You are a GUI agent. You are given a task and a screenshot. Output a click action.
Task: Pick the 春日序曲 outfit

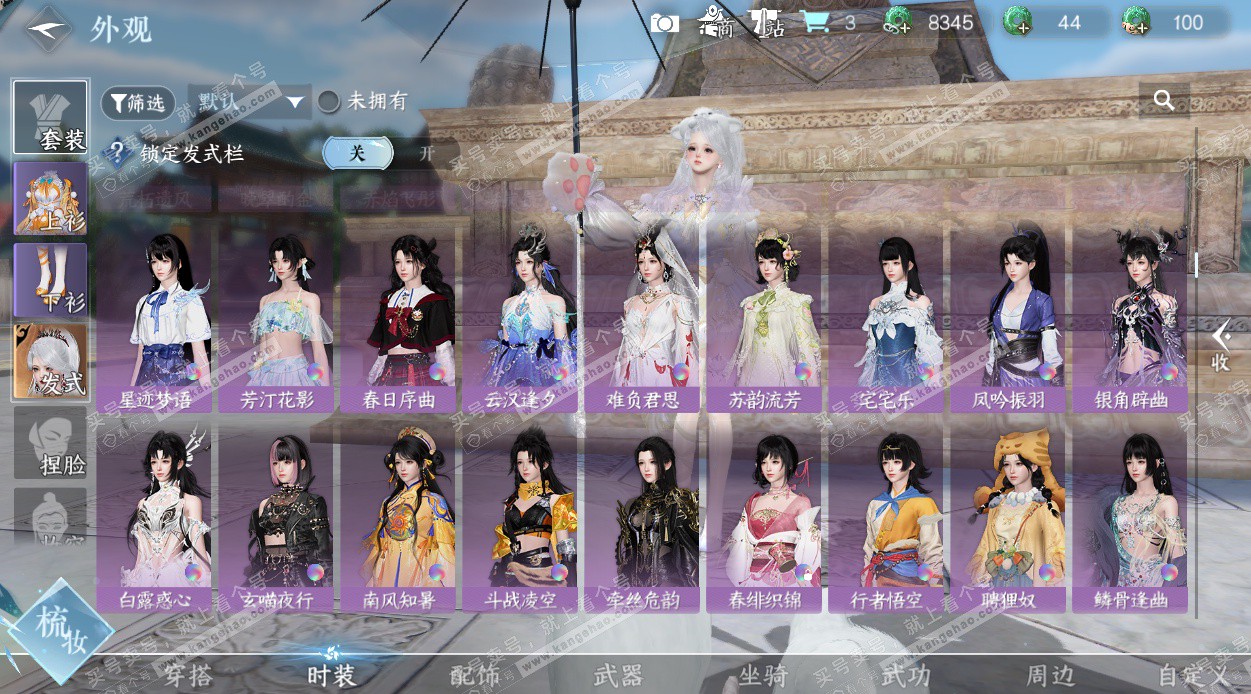398,315
